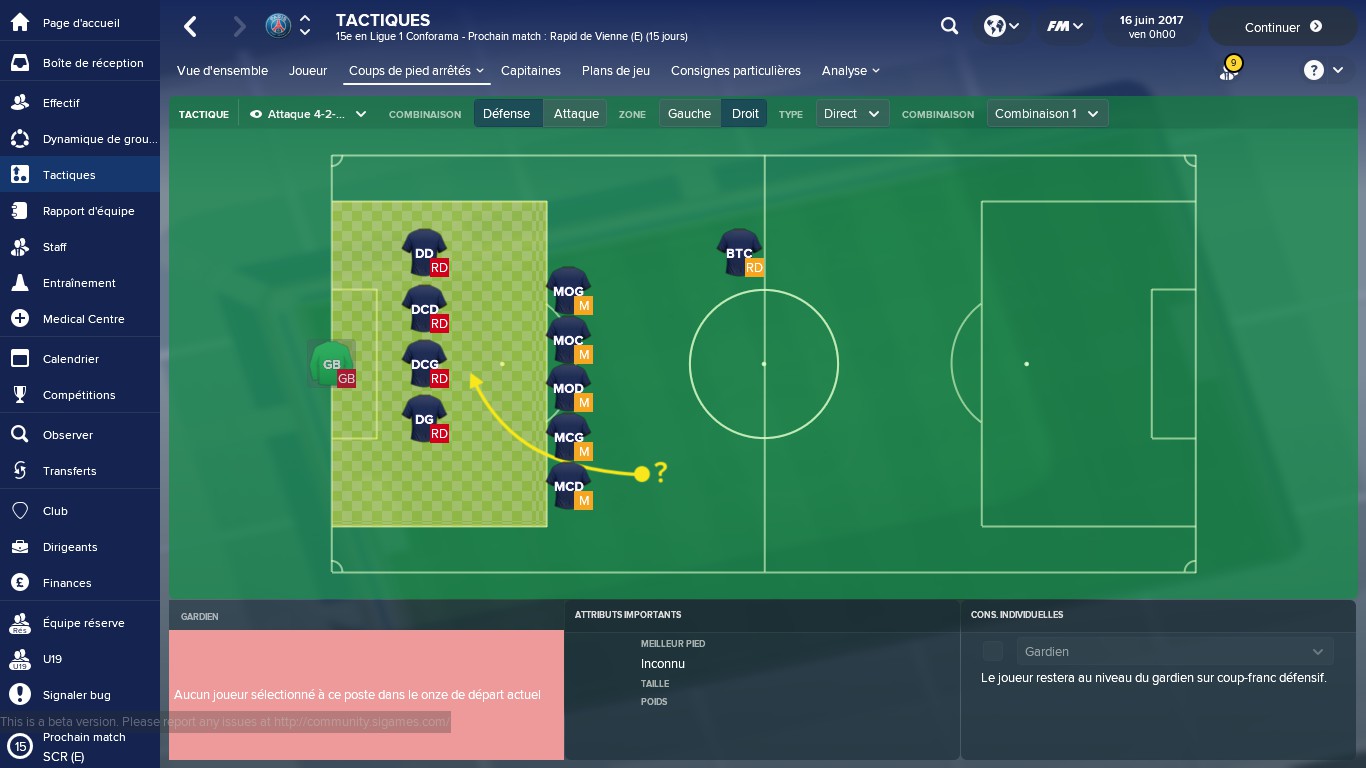Expand the Analyse dropdown tab
The image size is (1366, 768).
pyautogui.click(x=850, y=71)
